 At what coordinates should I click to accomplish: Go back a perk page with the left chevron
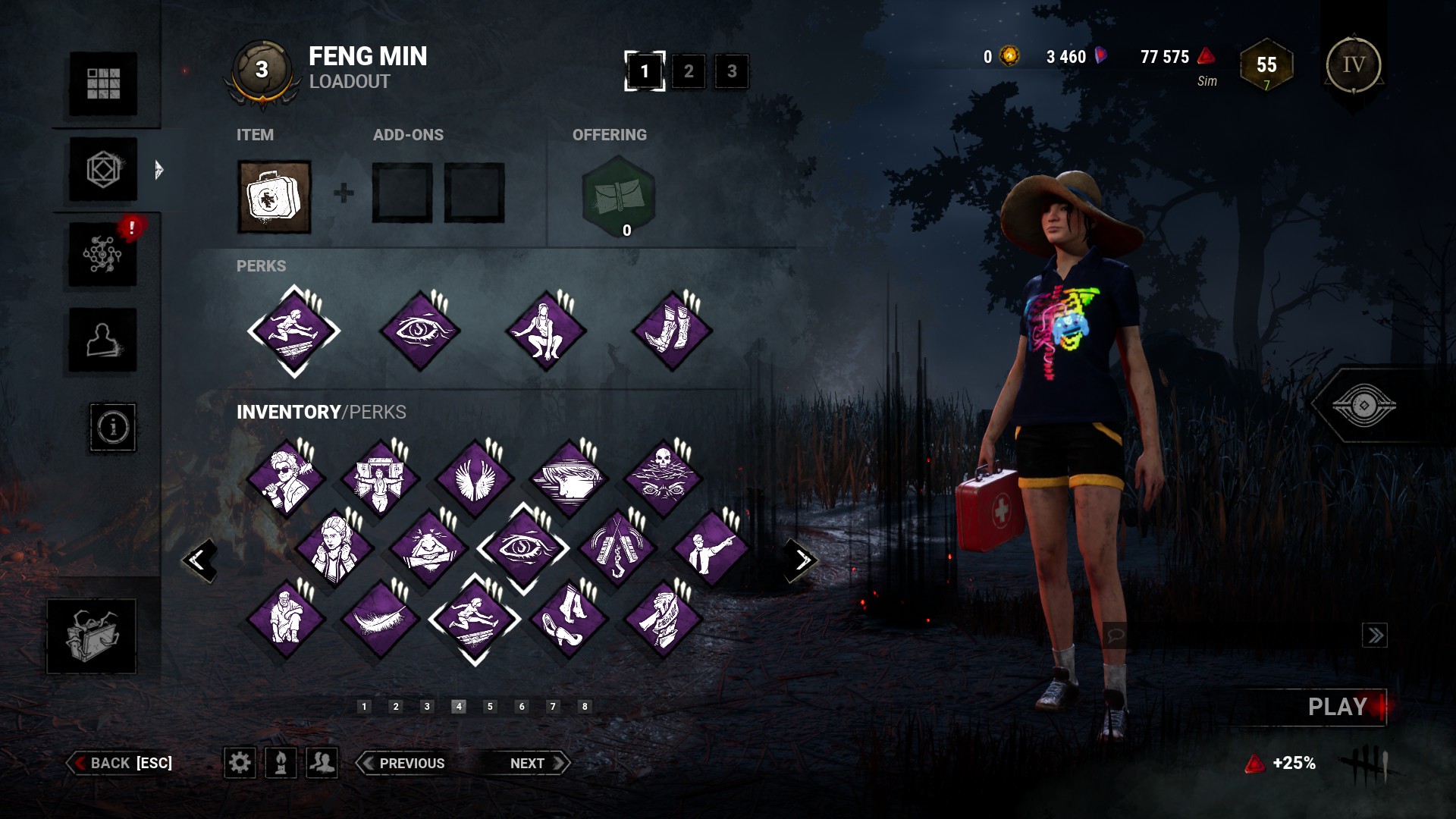click(x=199, y=560)
